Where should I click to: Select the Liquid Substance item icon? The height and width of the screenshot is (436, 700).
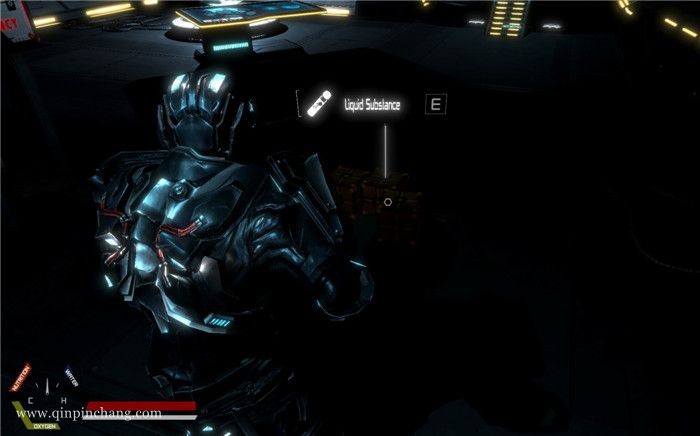pyautogui.click(x=319, y=103)
